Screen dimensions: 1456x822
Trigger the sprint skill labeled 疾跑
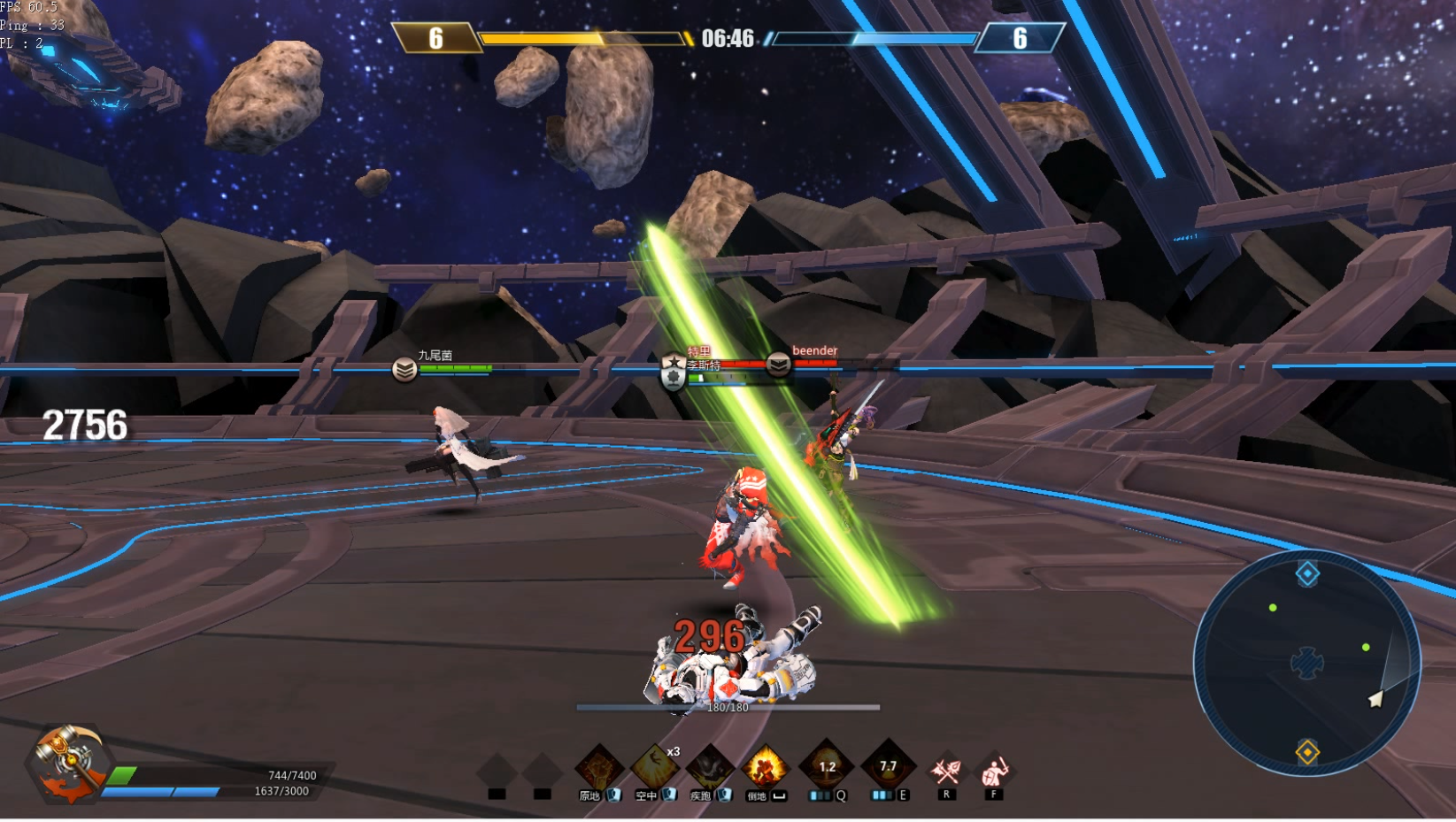711,766
